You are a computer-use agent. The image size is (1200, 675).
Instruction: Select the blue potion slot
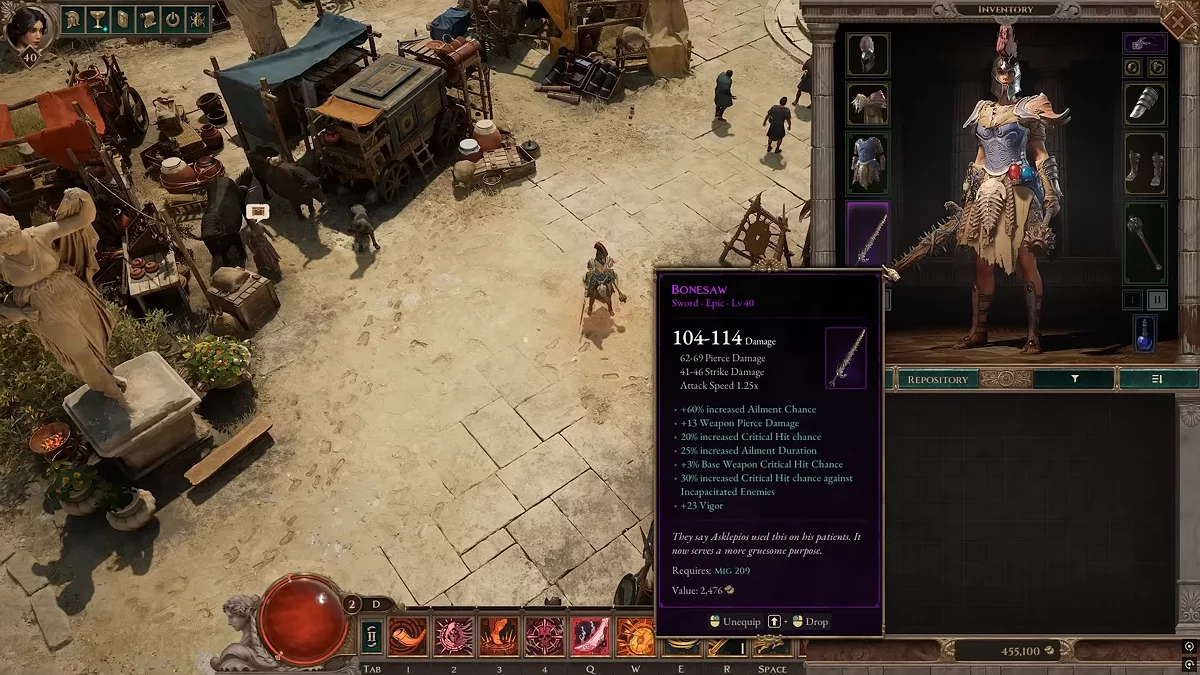pyautogui.click(x=1144, y=334)
